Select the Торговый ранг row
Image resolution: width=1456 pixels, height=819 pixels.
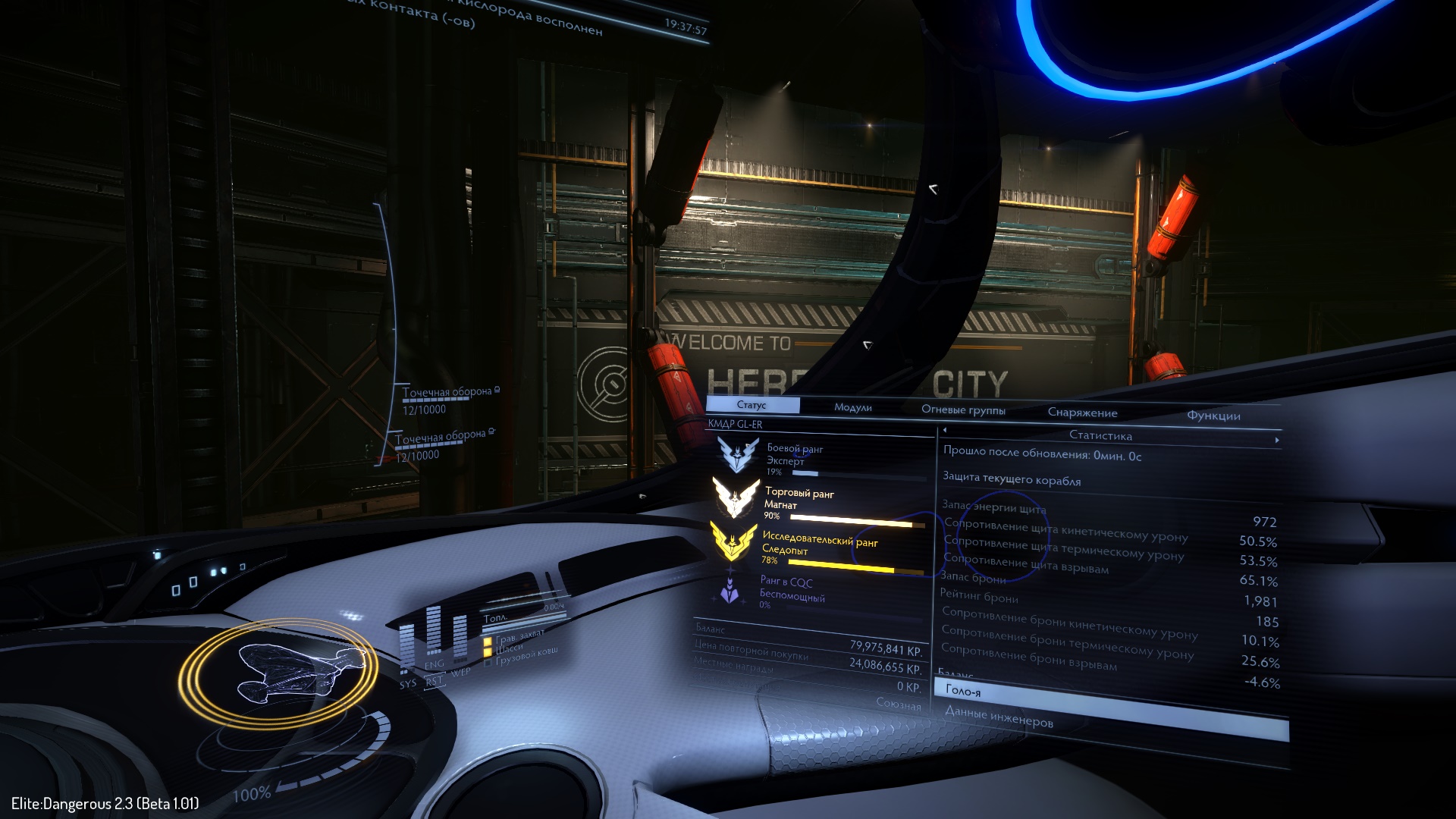(x=819, y=503)
